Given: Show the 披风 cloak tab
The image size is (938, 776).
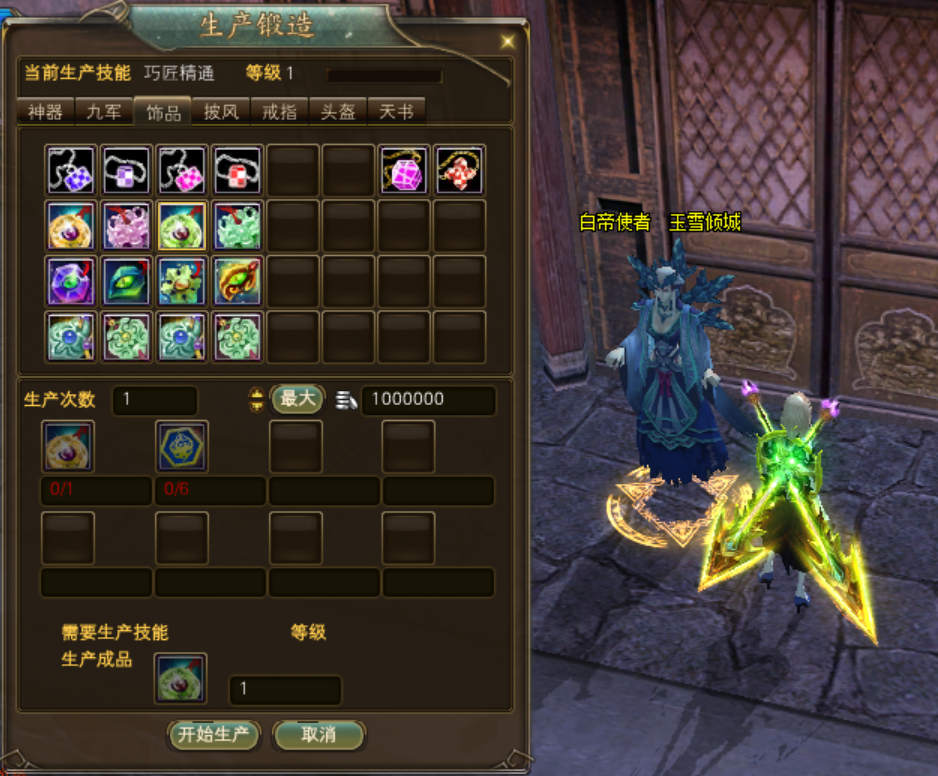Looking at the screenshot, I should pos(221,111).
